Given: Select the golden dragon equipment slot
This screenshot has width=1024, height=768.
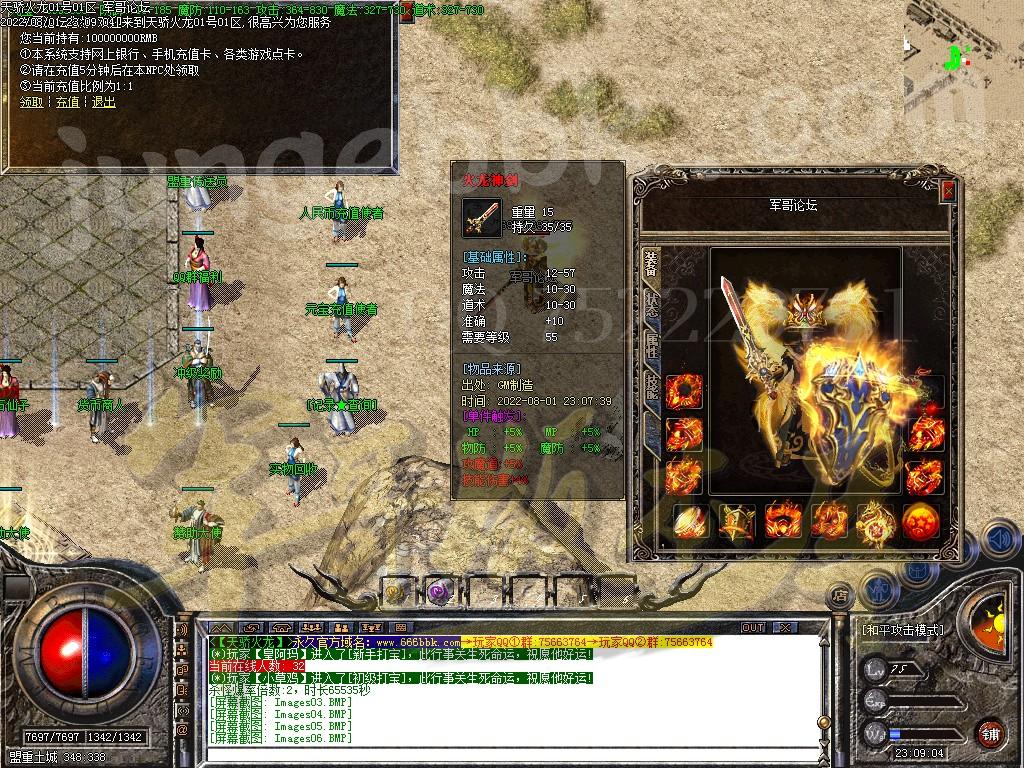Looking at the screenshot, I should [x=876, y=521].
